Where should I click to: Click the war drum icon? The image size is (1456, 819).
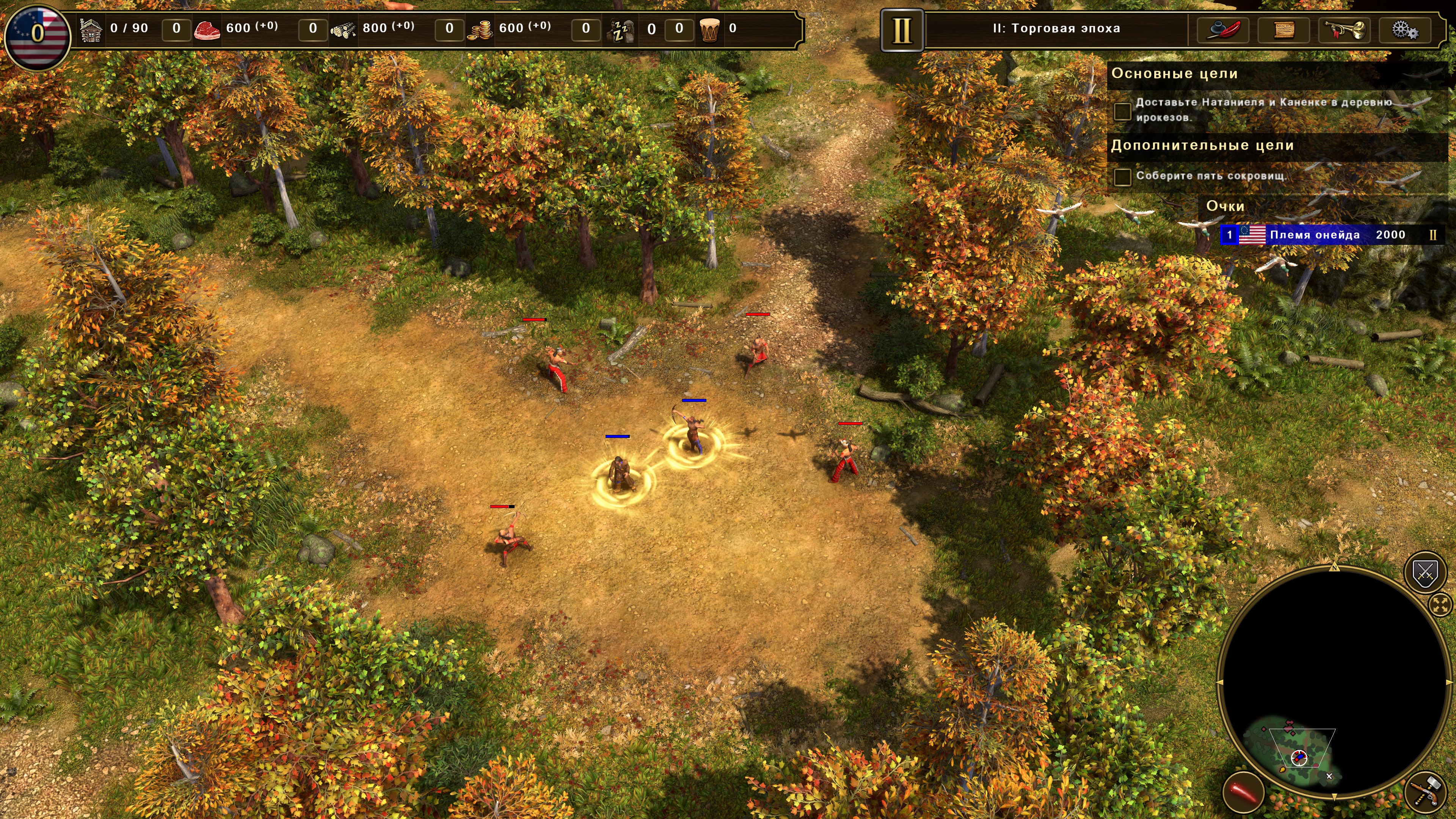pyautogui.click(x=709, y=29)
